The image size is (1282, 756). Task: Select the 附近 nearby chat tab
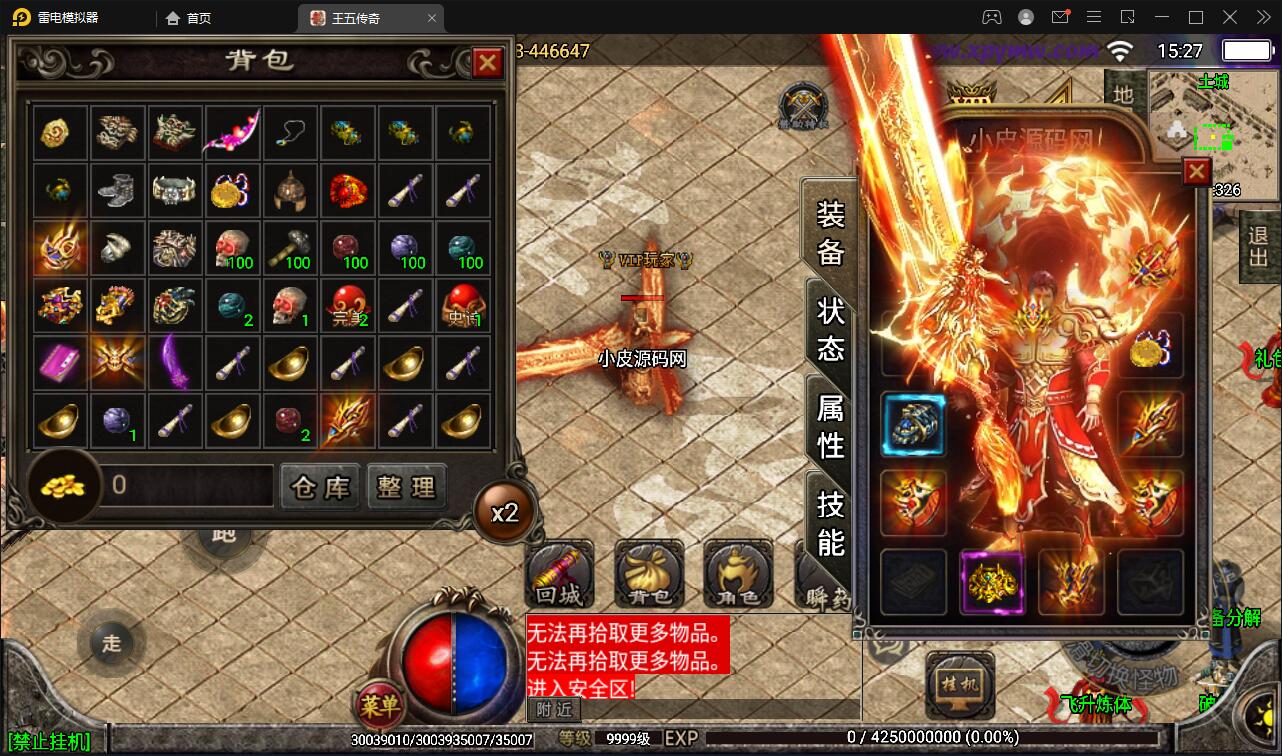tap(554, 709)
